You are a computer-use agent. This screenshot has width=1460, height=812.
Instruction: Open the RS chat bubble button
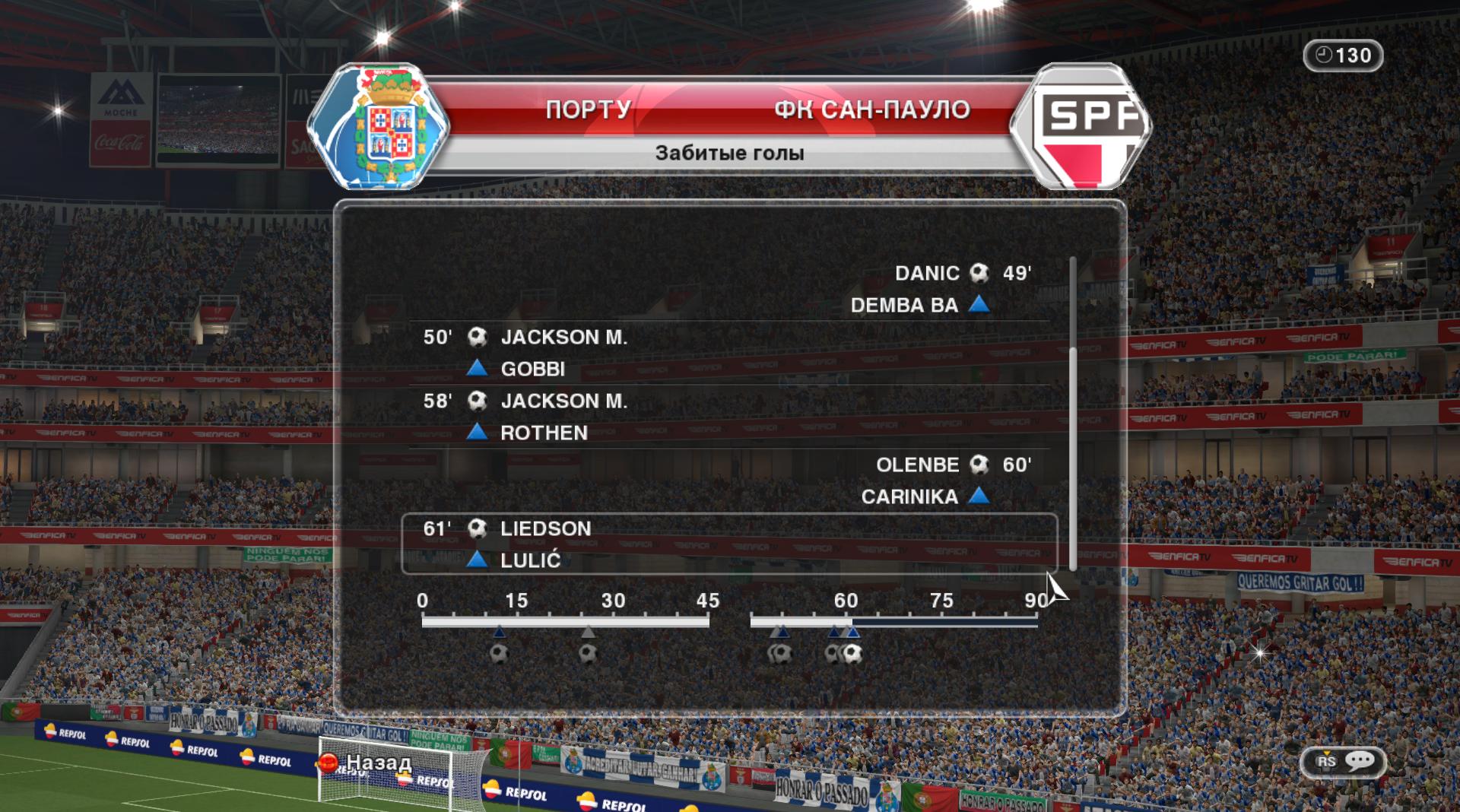(1344, 761)
